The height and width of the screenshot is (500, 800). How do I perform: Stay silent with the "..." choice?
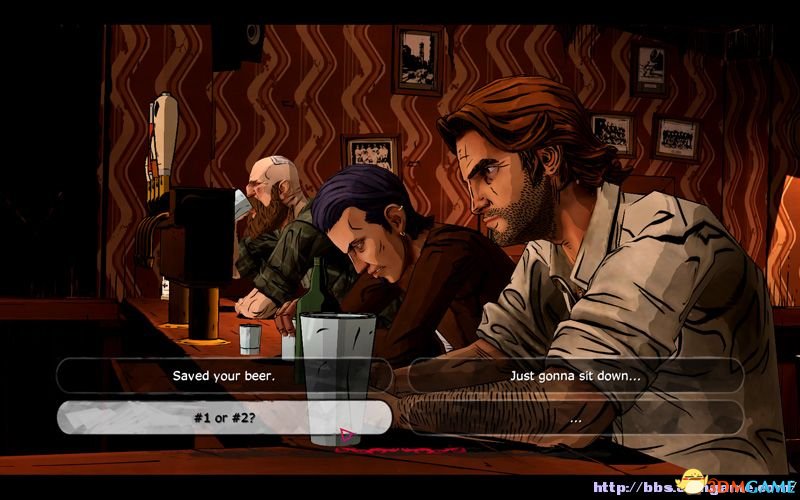575,418
